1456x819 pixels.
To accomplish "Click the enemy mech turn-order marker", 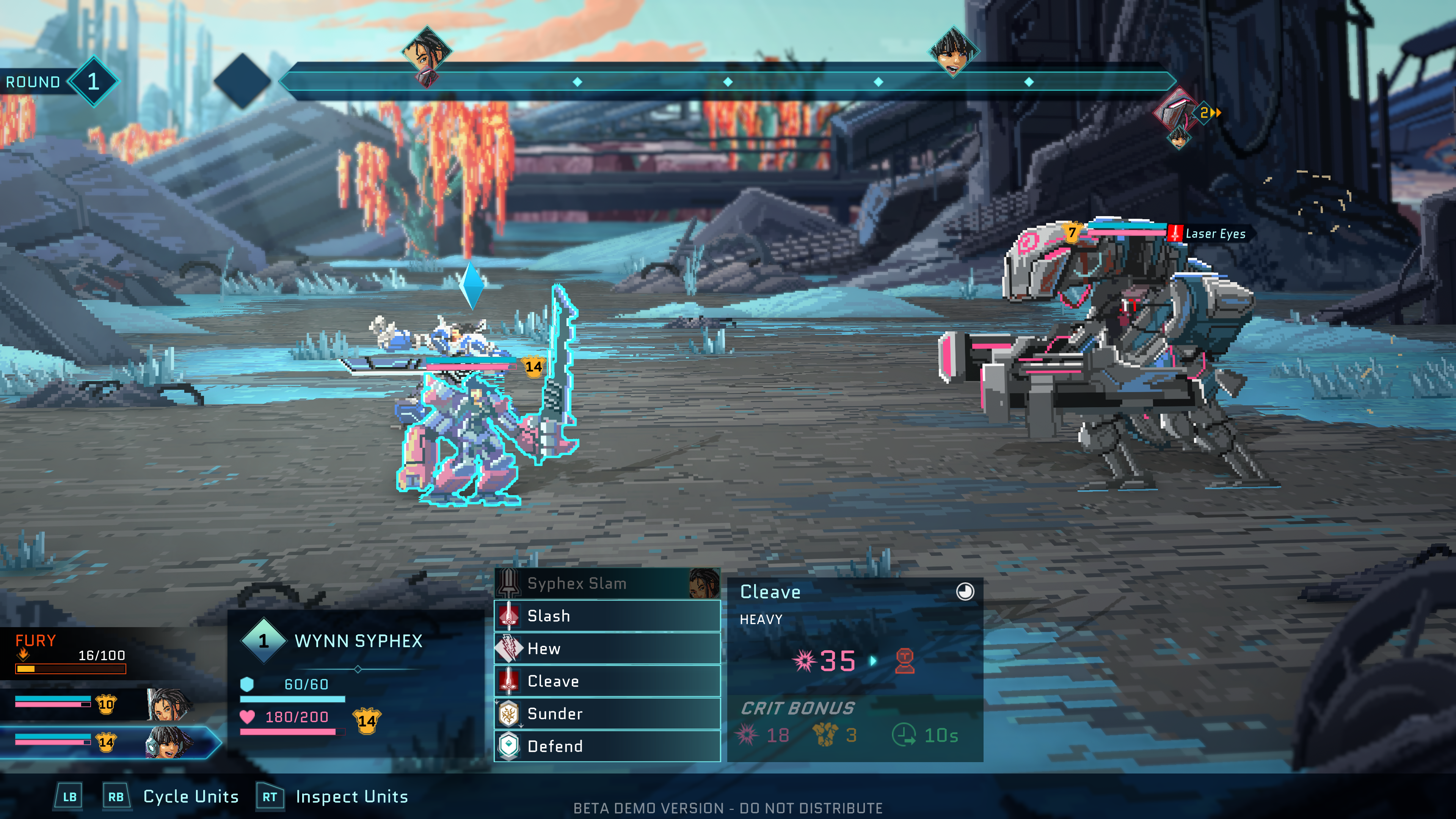I will click(x=1176, y=111).
